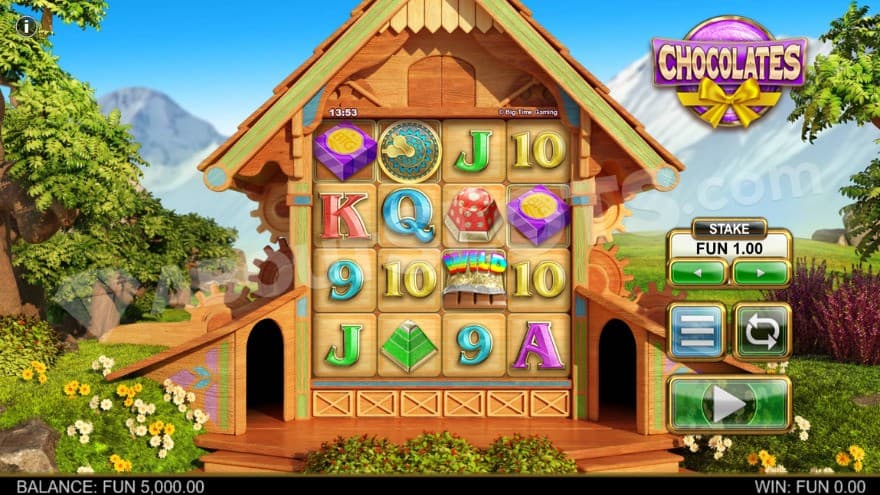The image size is (880, 495).
Task: Decrease the stake with left arrow
Action: (697, 272)
